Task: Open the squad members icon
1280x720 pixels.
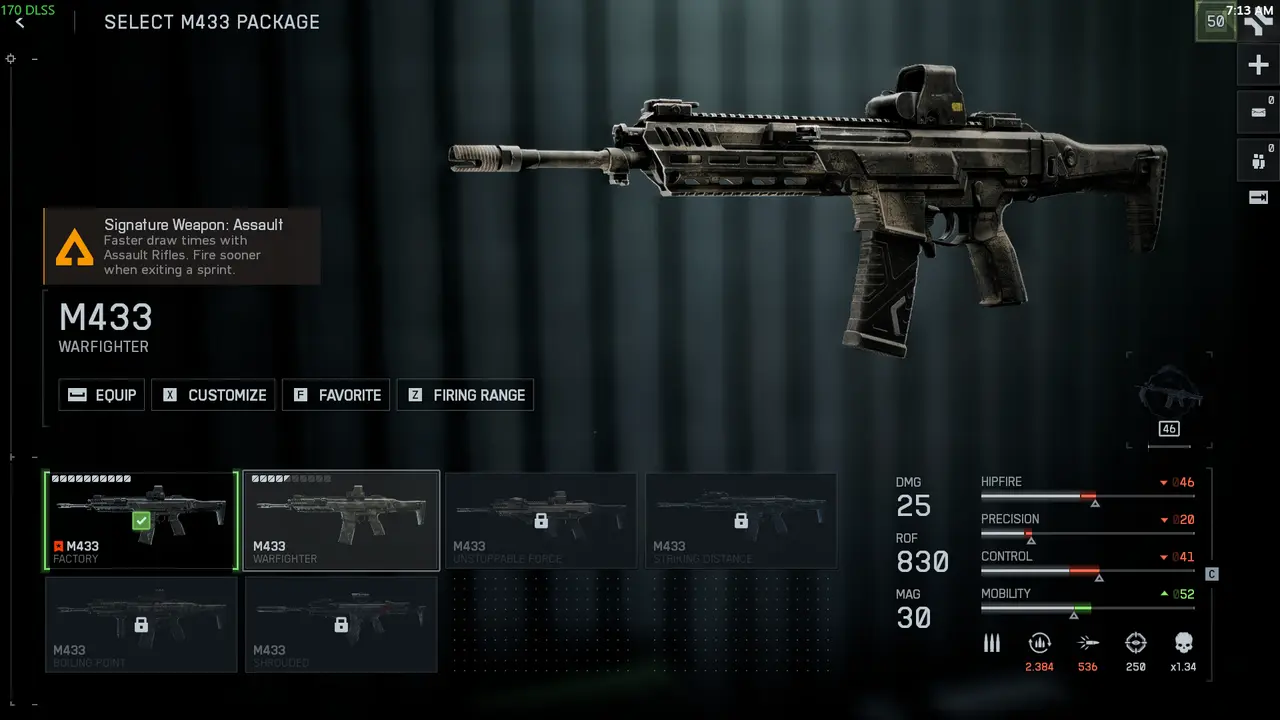Action: coord(1258,158)
